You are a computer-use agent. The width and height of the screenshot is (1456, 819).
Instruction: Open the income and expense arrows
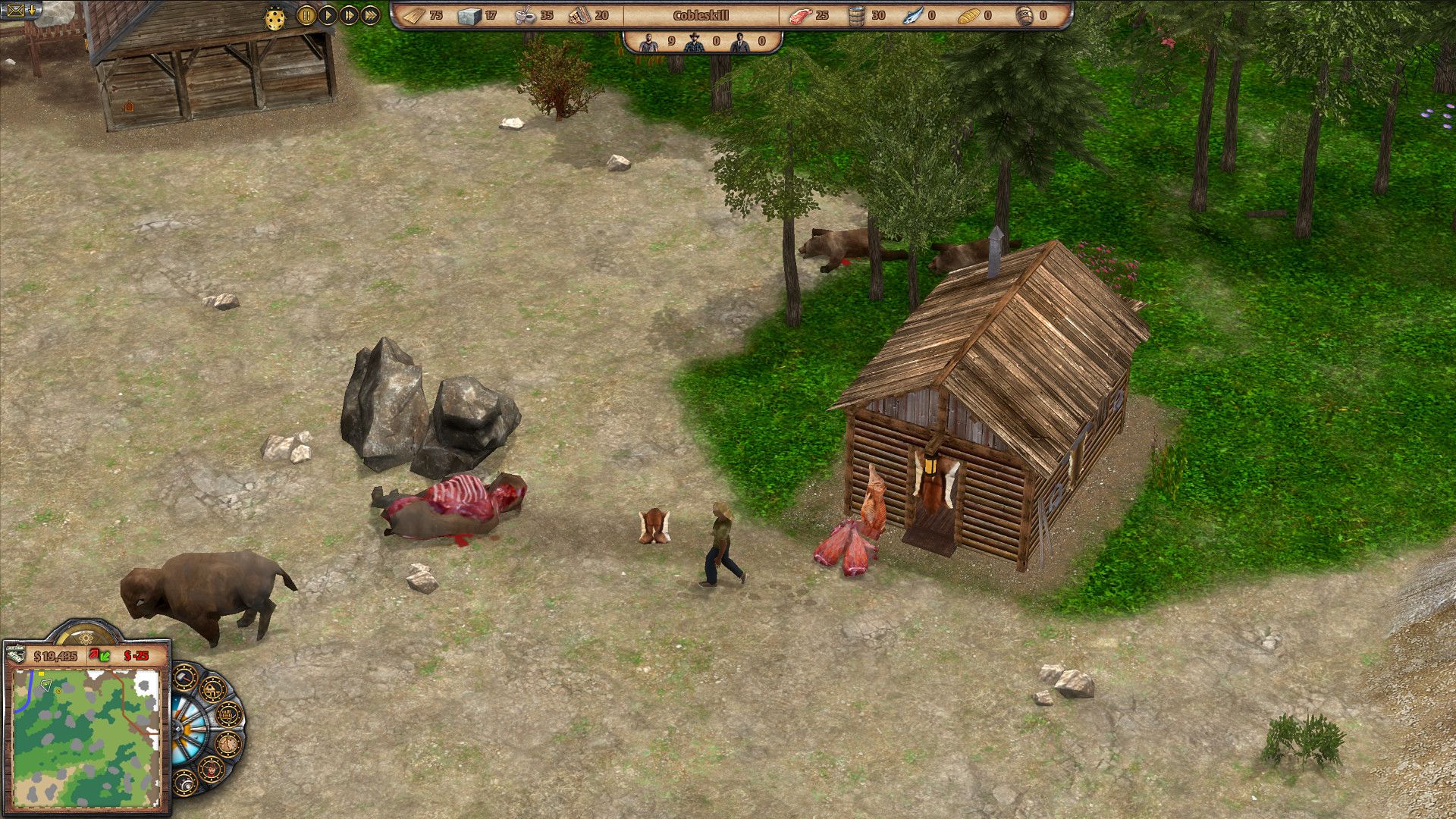99,655
